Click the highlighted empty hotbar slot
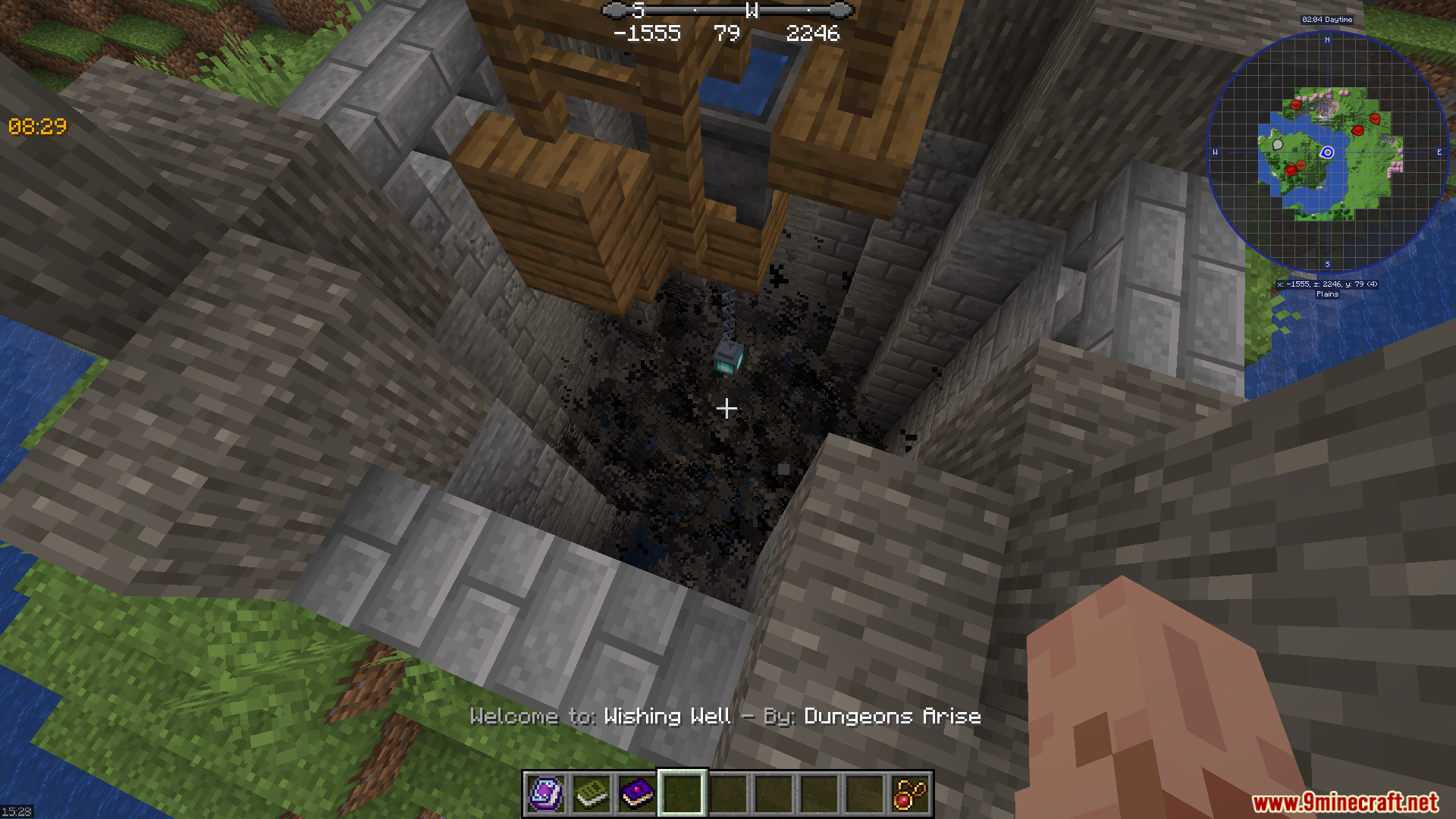This screenshot has height=819, width=1456. (682, 794)
